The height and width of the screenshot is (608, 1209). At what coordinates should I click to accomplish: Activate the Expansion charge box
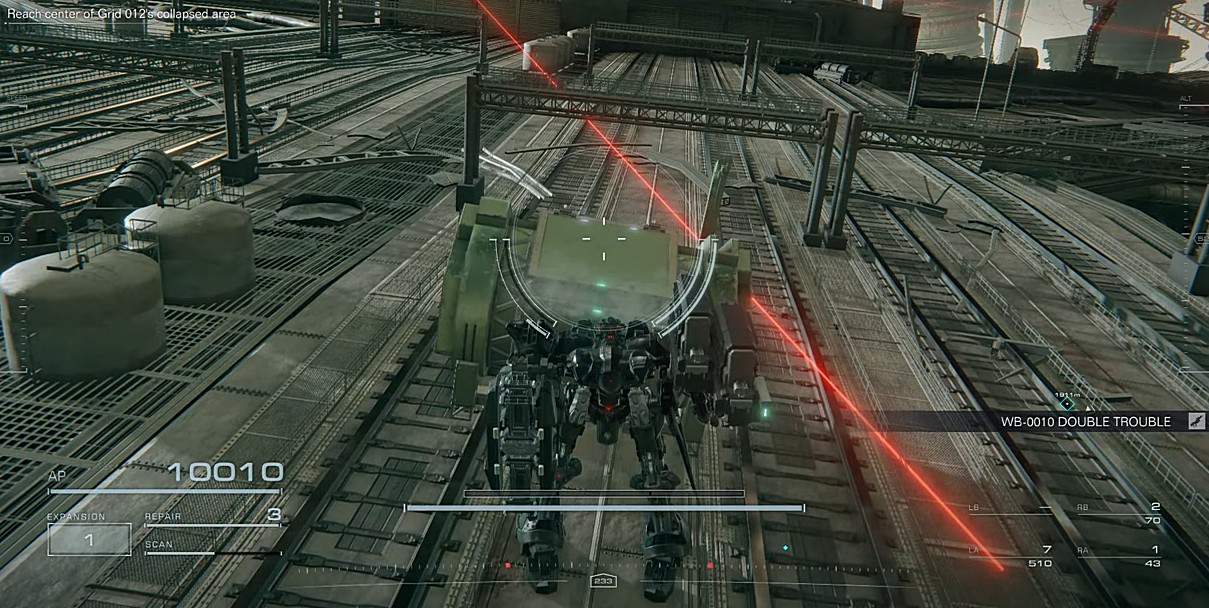click(x=89, y=540)
